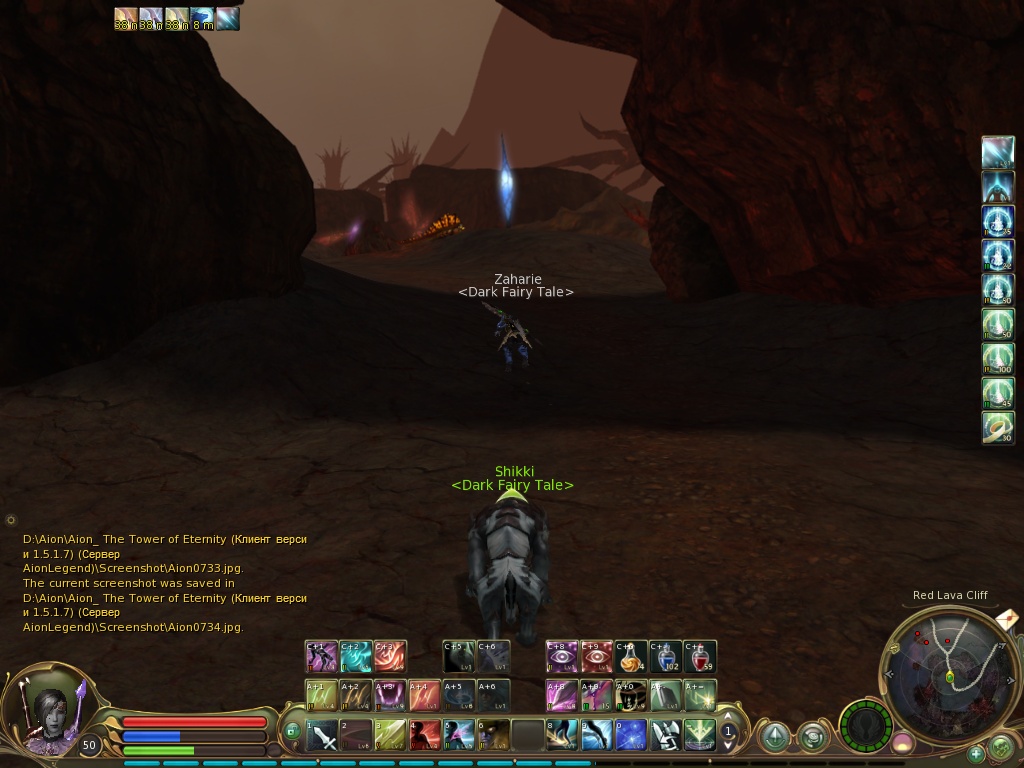Activate the red silhouette skill in slot 4
The height and width of the screenshot is (768, 1024).
click(424, 736)
